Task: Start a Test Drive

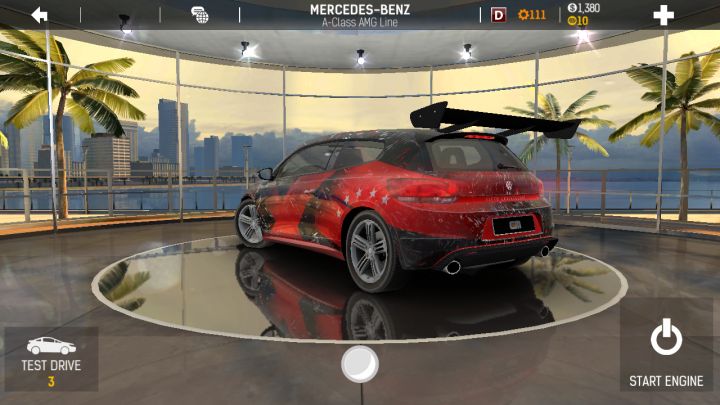Action: [51, 359]
